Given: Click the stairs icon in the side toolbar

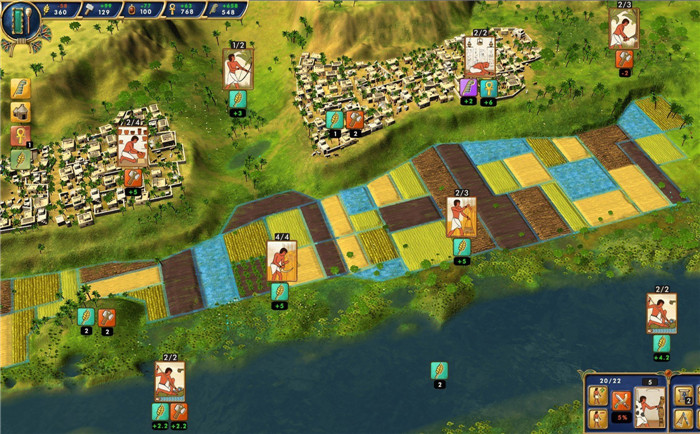Looking at the screenshot, I should point(20,88).
